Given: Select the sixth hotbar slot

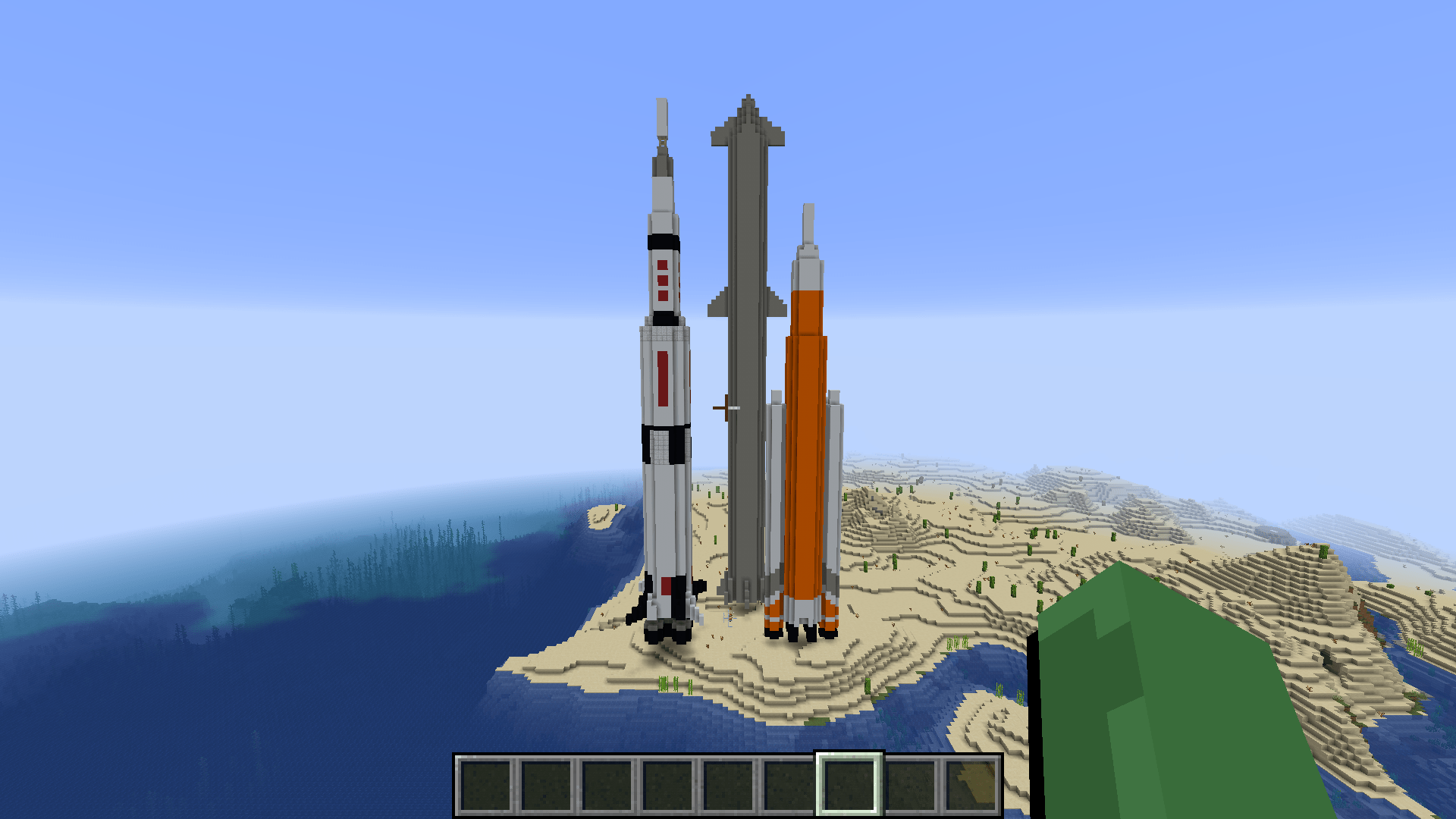Looking at the screenshot, I should click(789, 784).
